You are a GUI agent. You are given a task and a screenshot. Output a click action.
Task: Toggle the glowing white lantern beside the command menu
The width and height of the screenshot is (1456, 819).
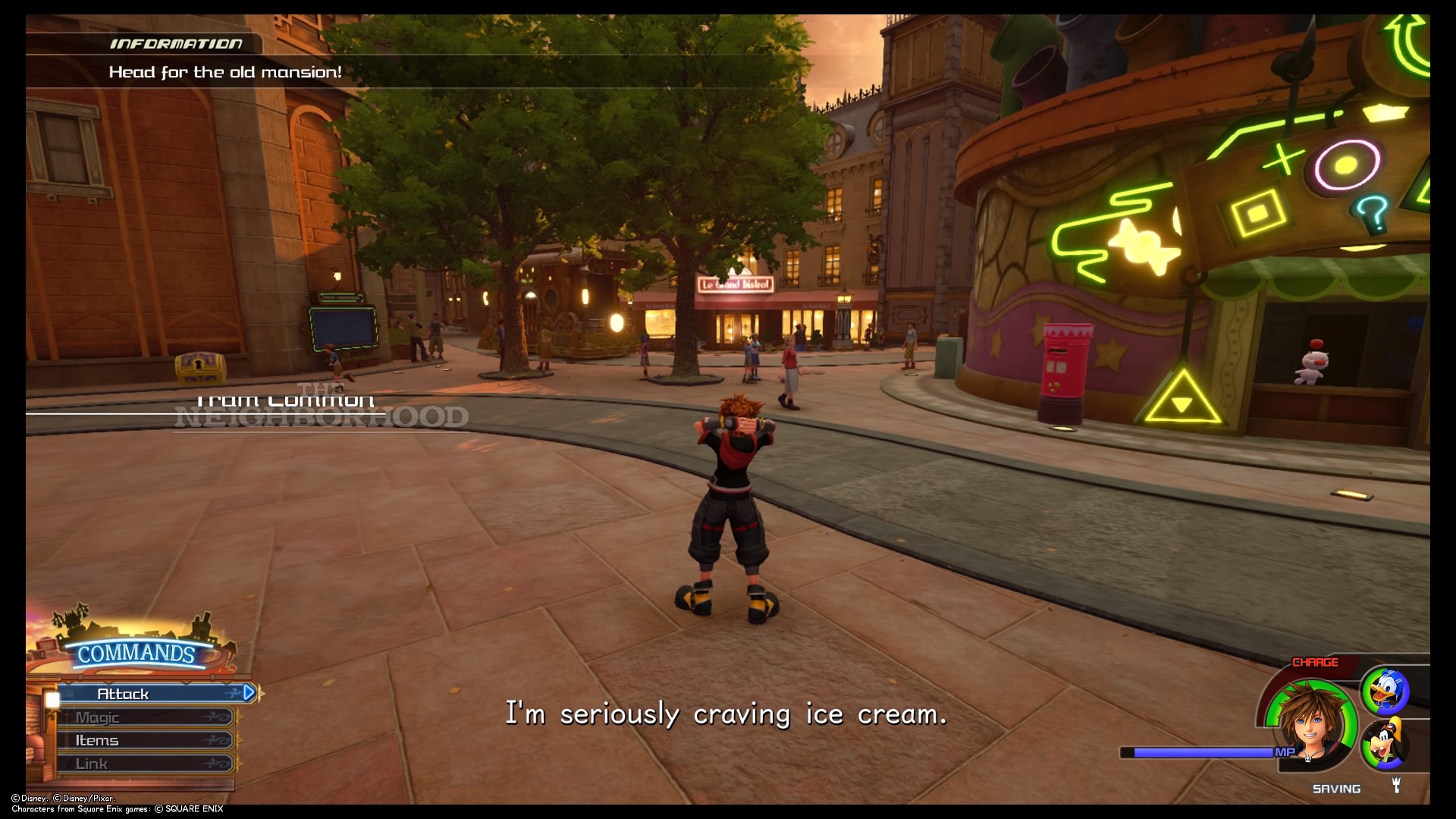pyautogui.click(x=52, y=699)
